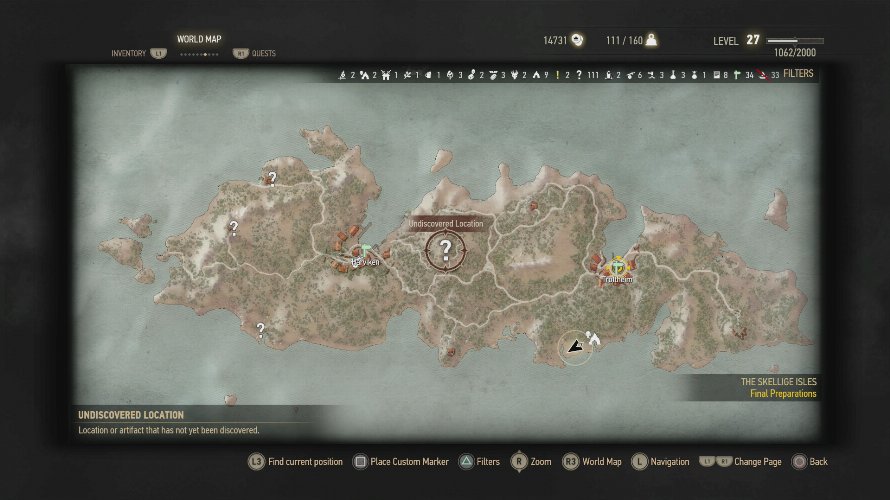Select the yellow quest marker at Trottheim

click(x=618, y=266)
